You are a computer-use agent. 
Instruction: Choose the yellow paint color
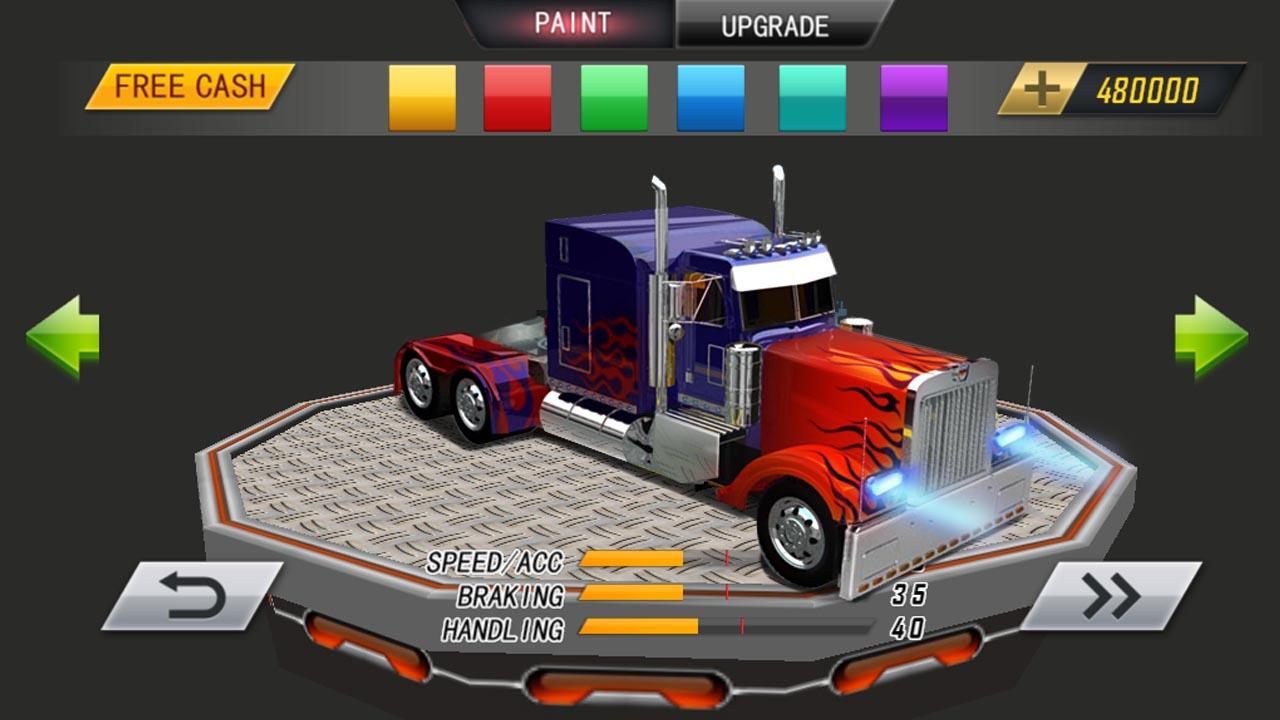[422, 98]
